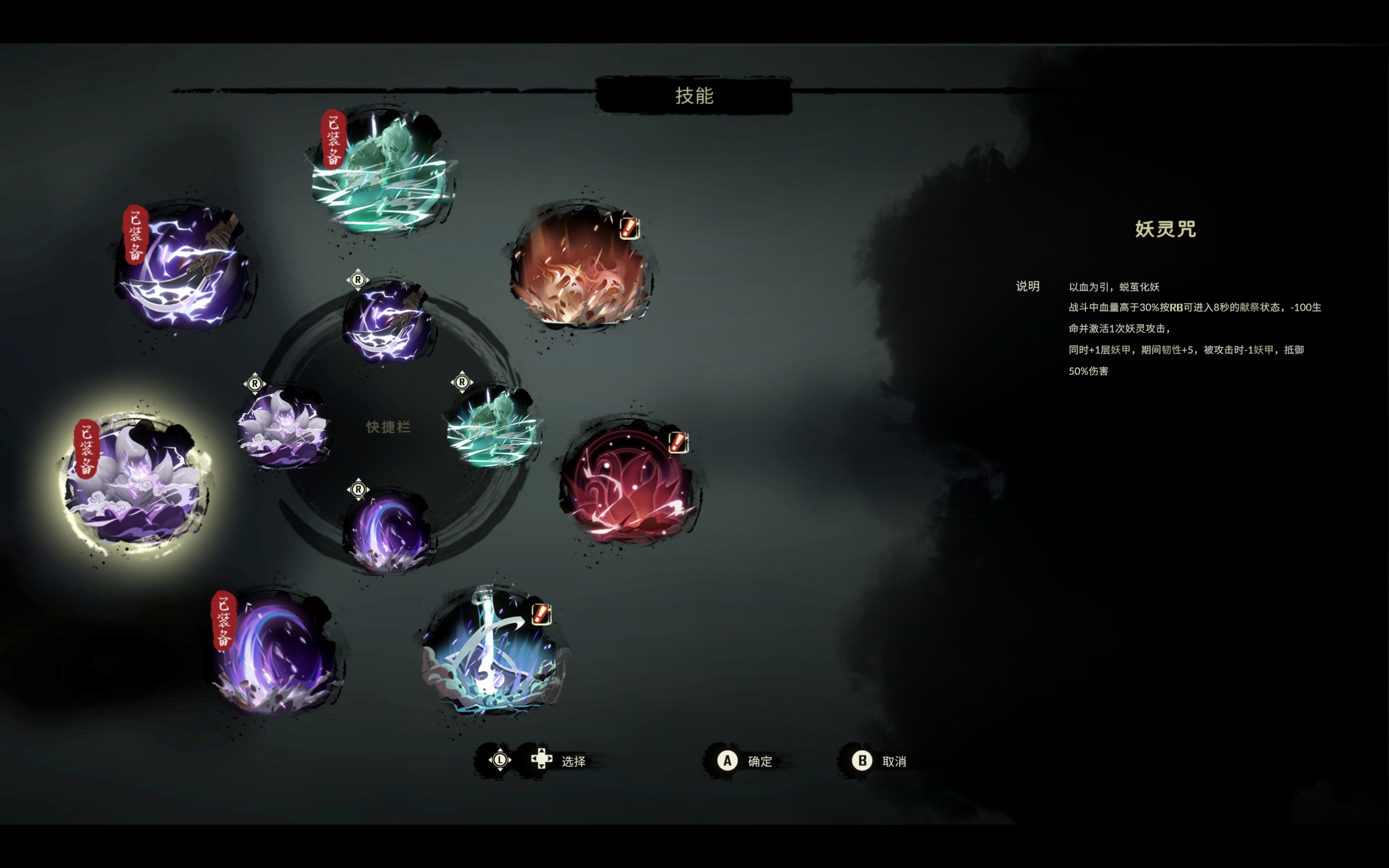The height and width of the screenshot is (868, 1389).
Task: Select the equipped teal ghost swordsman skill
Action: pos(384,172)
